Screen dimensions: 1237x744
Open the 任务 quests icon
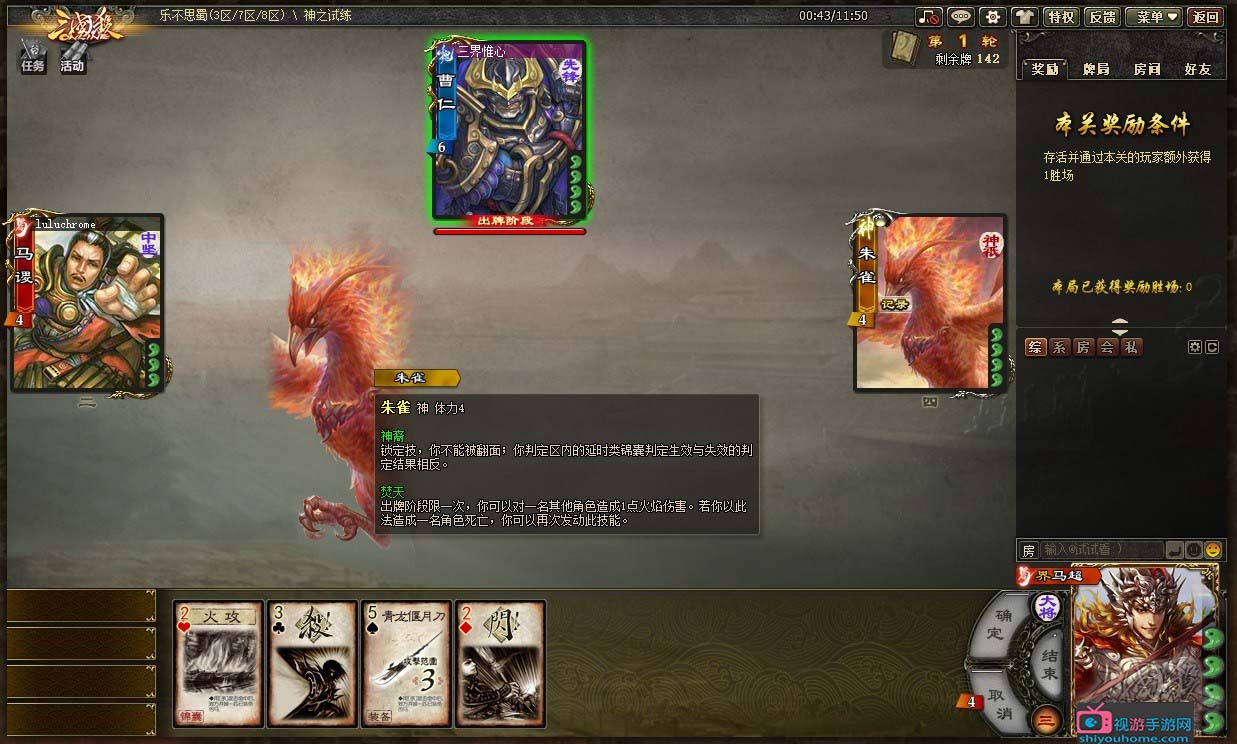pyautogui.click(x=33, y=56)
